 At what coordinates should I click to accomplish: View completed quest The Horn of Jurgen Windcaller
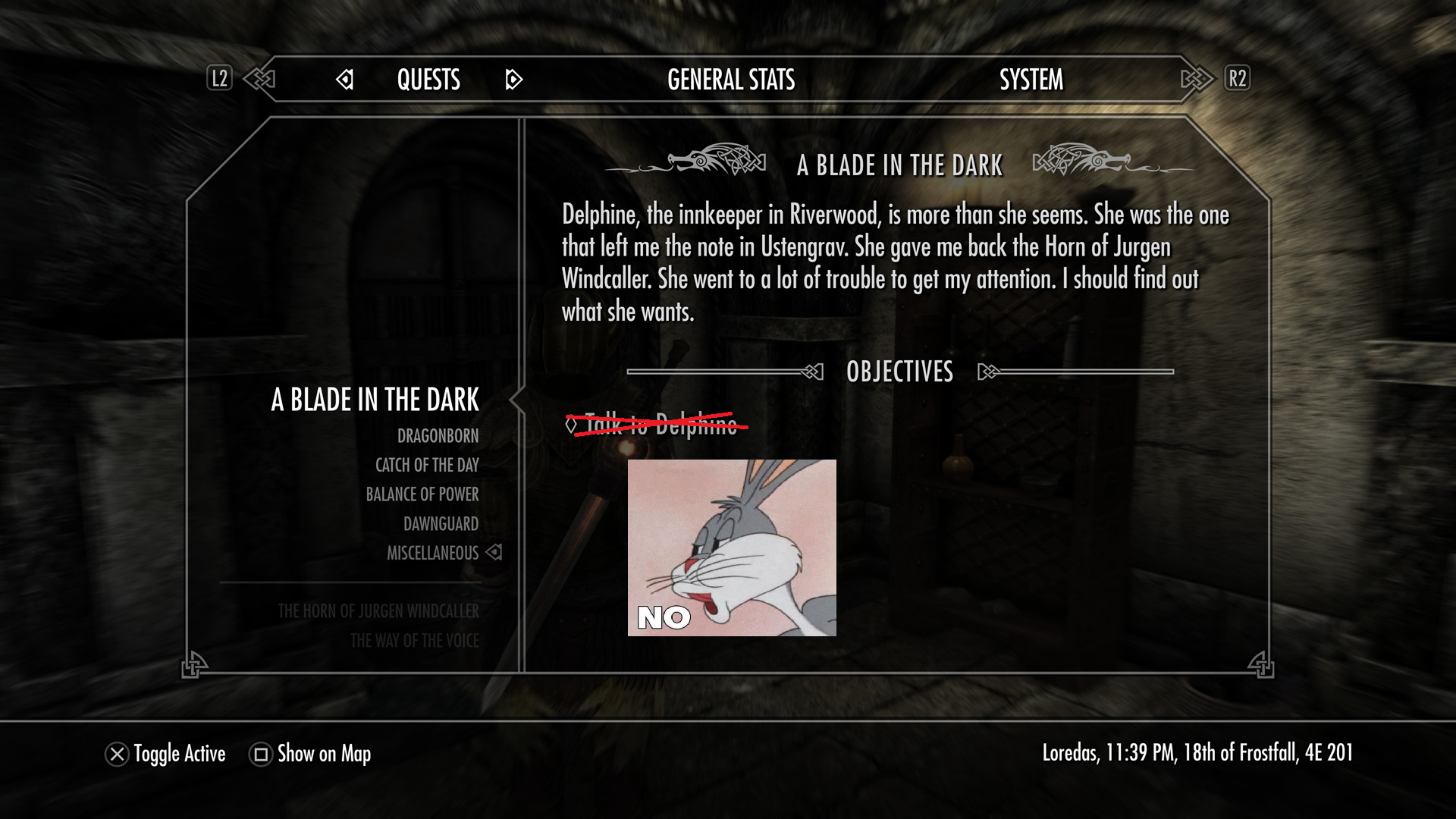(x=378, y=611)
